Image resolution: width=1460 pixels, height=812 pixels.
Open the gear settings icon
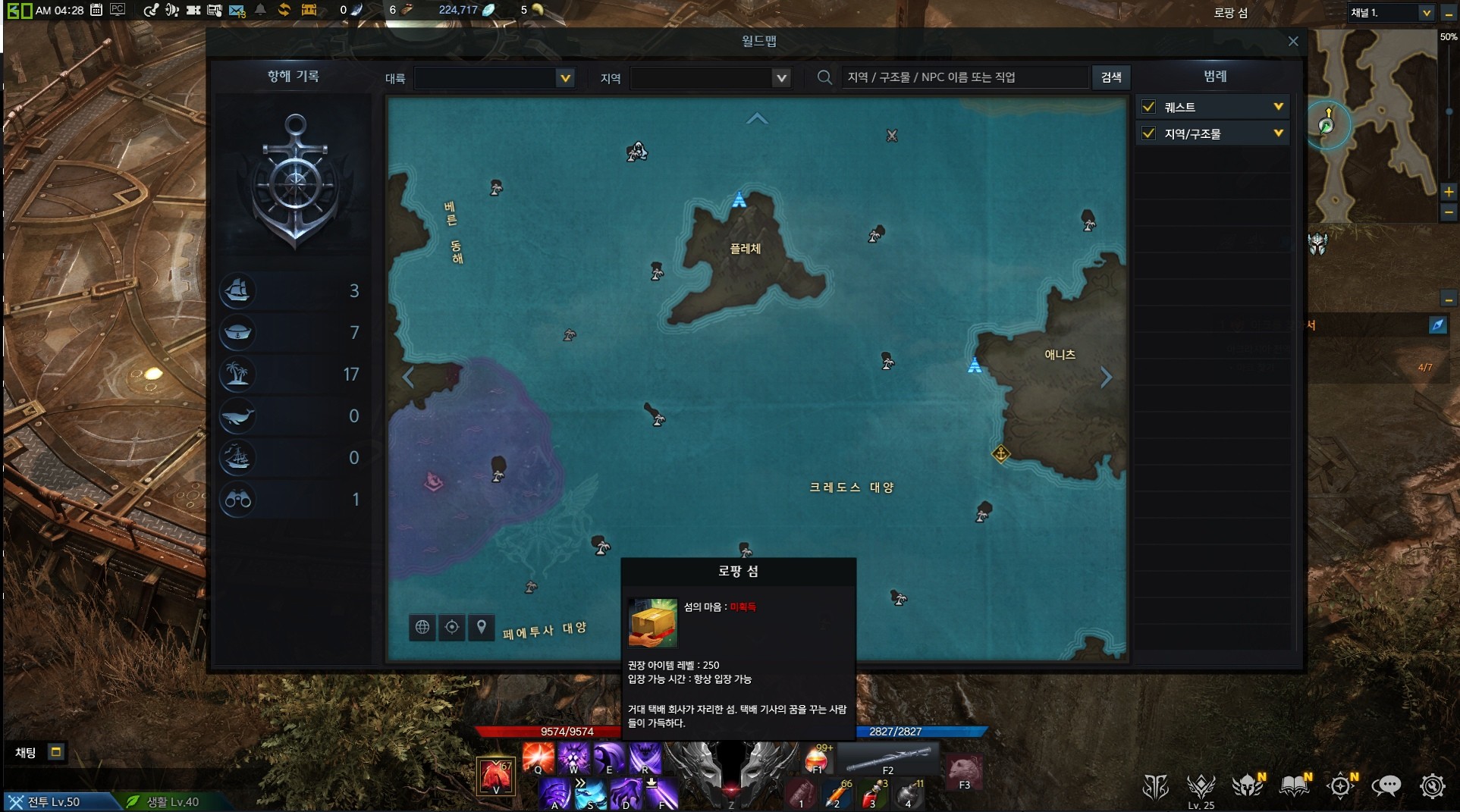1432,786
